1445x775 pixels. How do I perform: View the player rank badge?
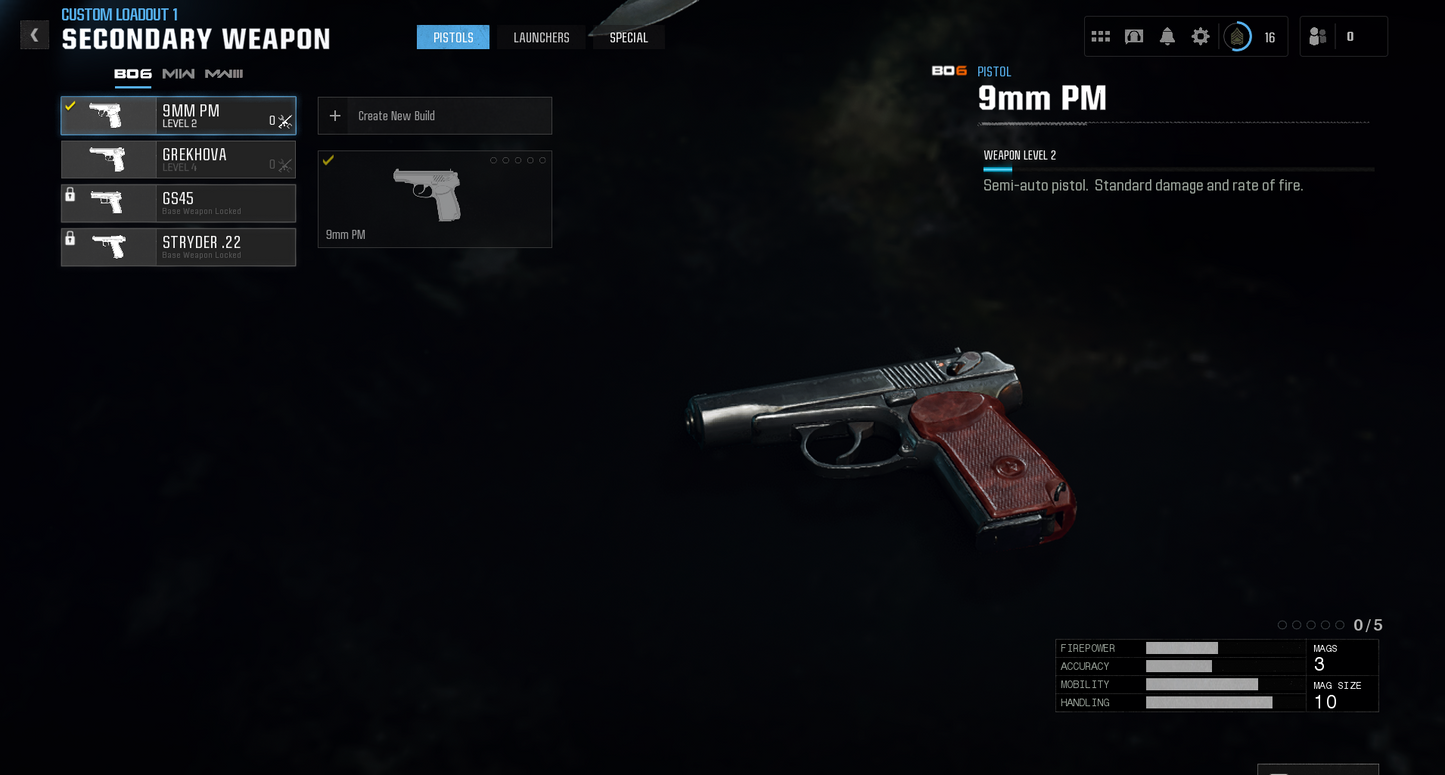(1238, 37)
